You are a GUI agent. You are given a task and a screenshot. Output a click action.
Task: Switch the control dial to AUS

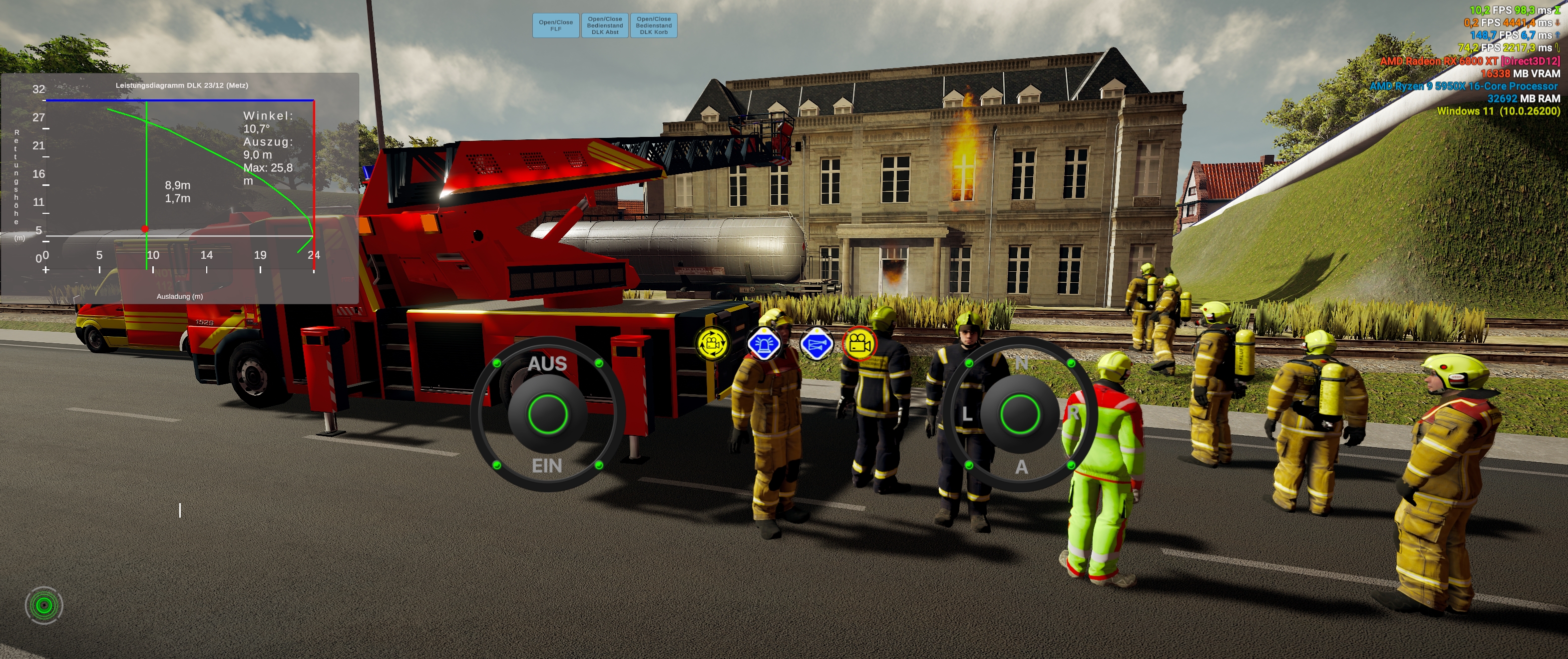point(548,364)
